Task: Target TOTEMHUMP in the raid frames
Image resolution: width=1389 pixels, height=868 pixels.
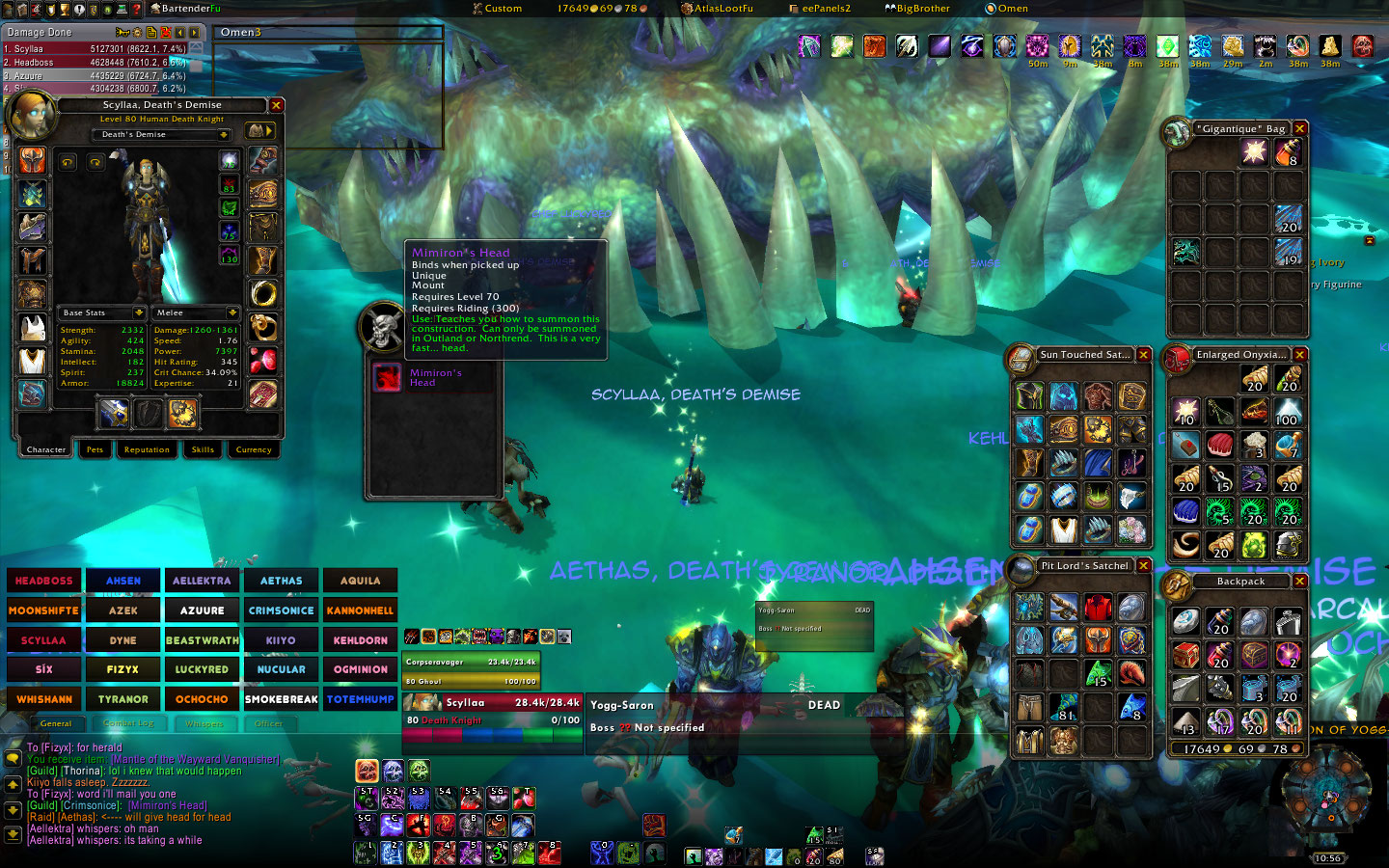Action: pos(360,699)
